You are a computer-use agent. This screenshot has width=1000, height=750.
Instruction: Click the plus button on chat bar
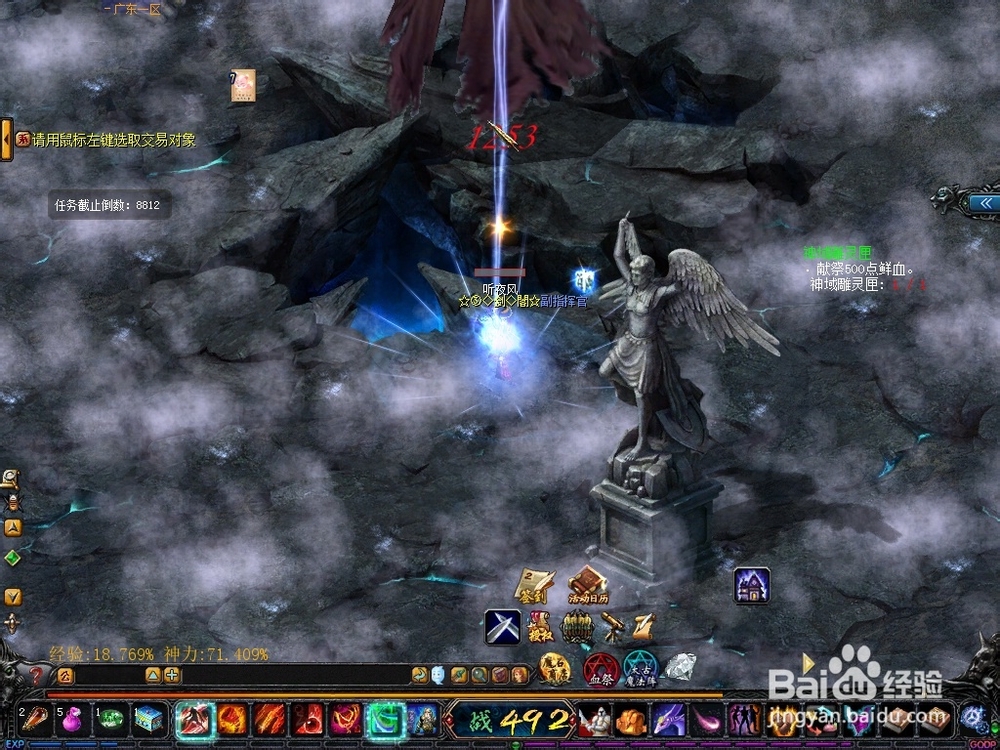[172, 675]
